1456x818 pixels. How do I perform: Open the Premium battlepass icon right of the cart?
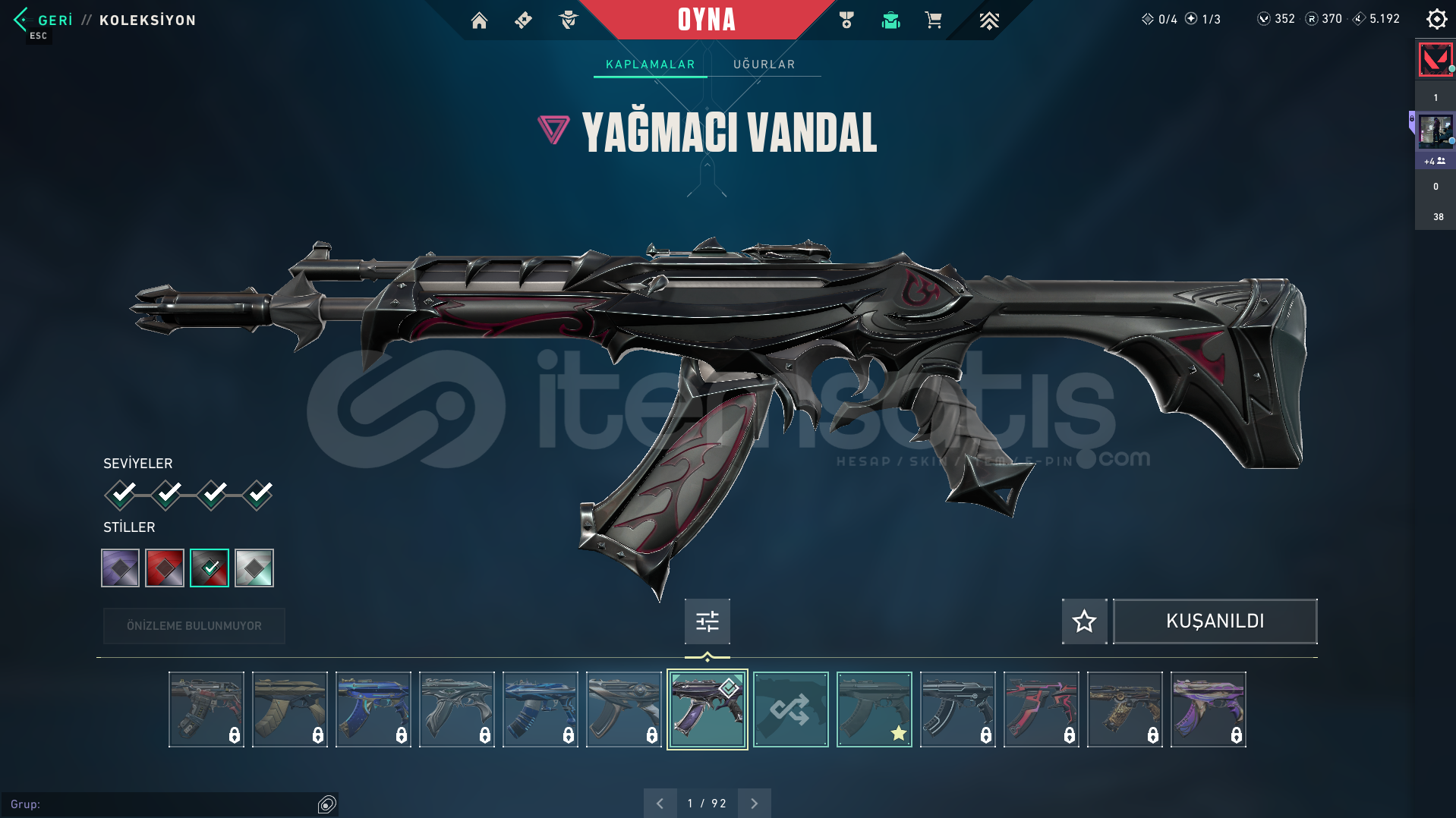988,20
